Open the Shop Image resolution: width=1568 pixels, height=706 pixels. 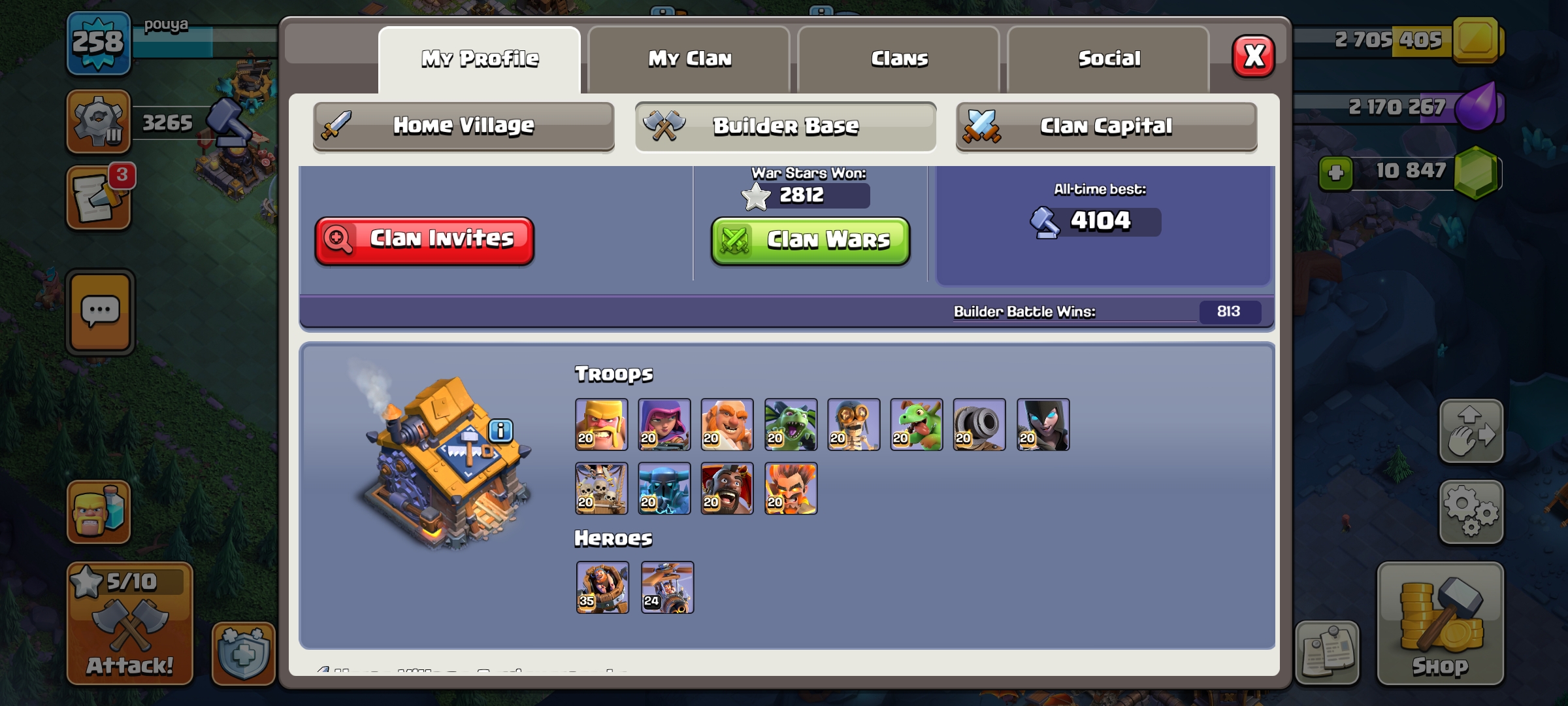point(1440,624)
